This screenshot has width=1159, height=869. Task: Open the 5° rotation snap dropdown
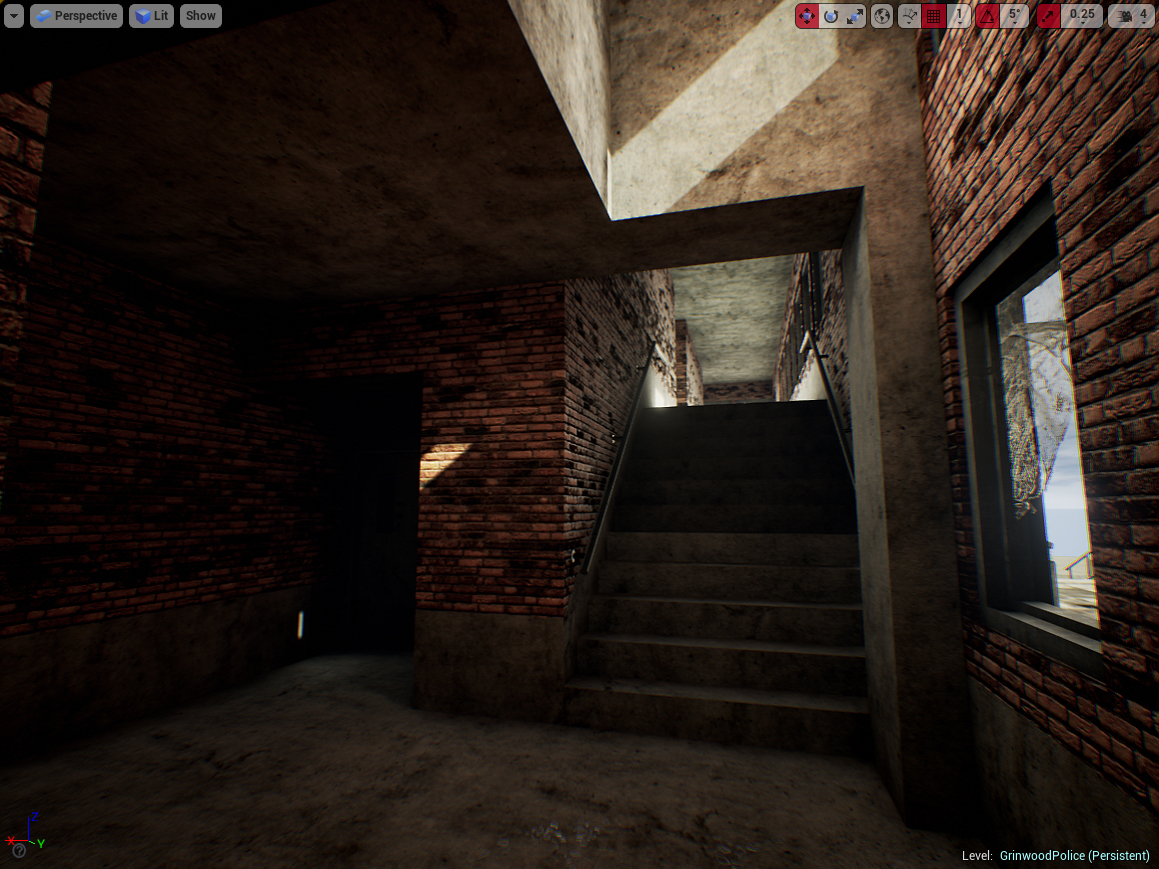1014,16
